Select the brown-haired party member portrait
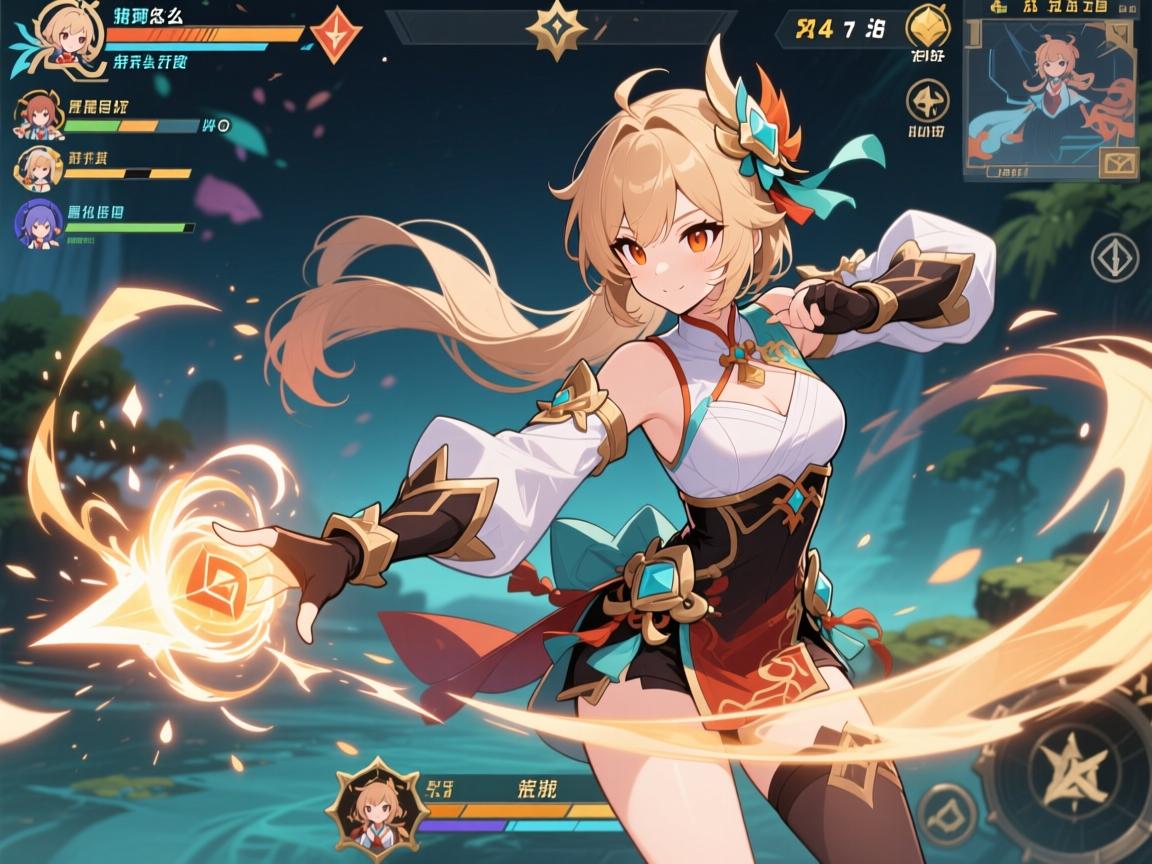The height and width of the screenshot is (864, 1152). (x=37, y=116)
